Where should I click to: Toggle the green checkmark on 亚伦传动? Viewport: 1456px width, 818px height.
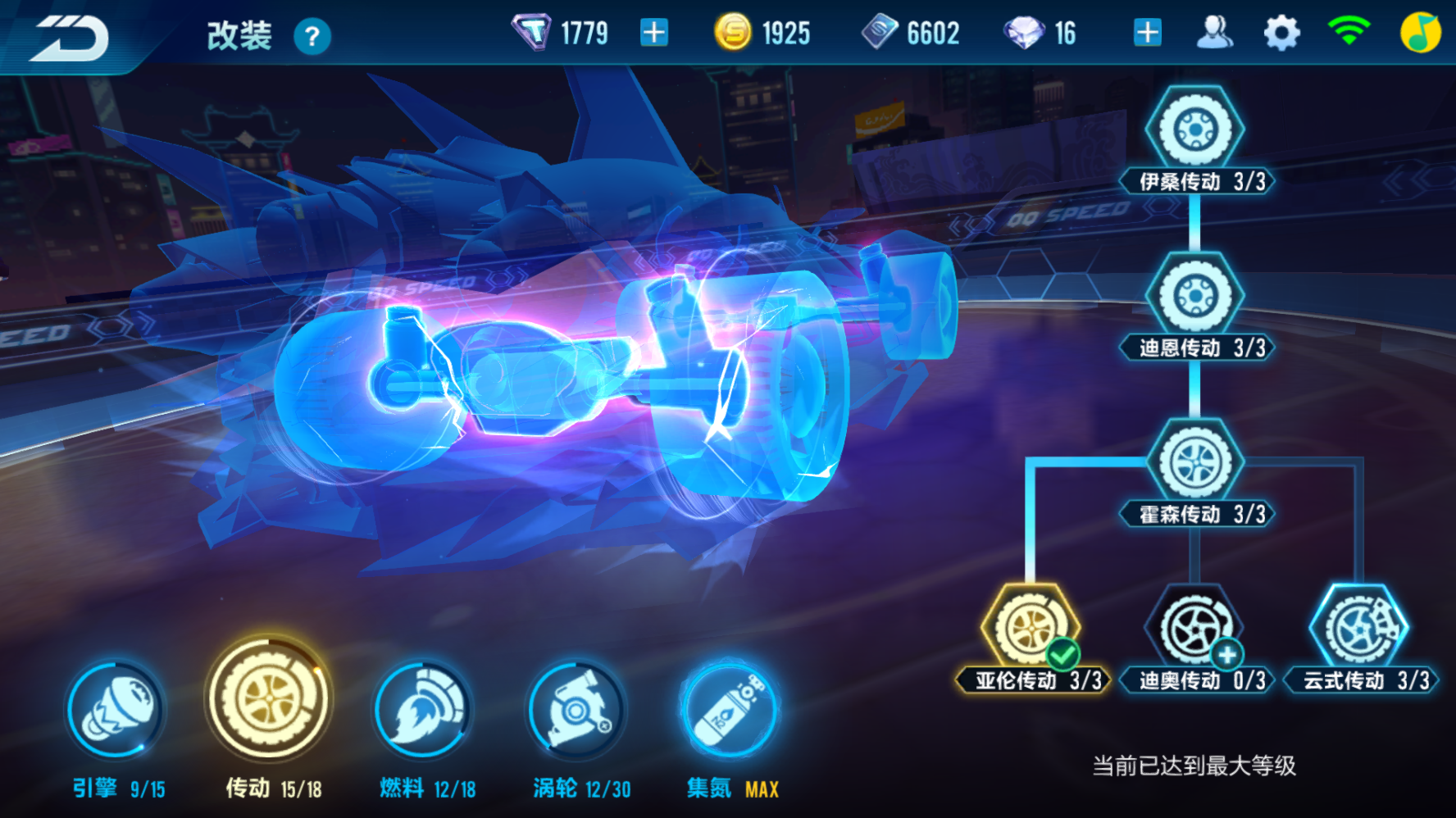1062,654
